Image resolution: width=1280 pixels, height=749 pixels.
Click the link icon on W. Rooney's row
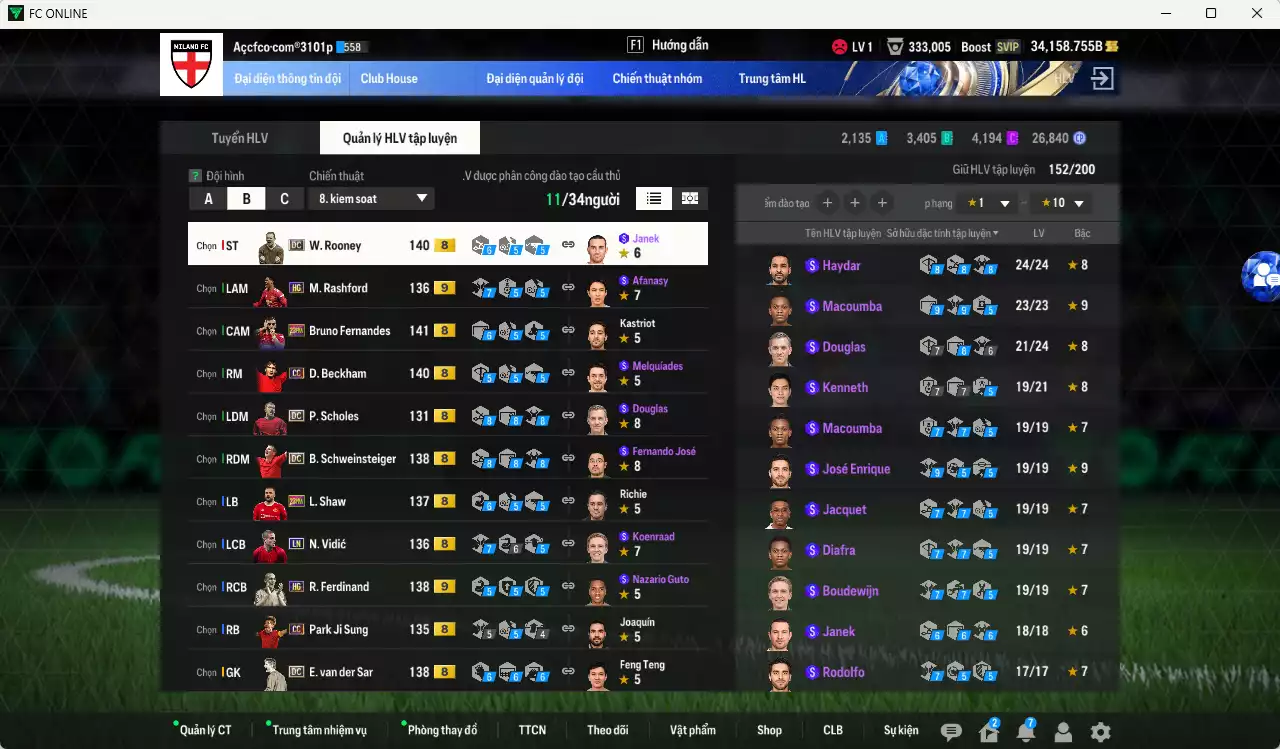pos(568,244)
